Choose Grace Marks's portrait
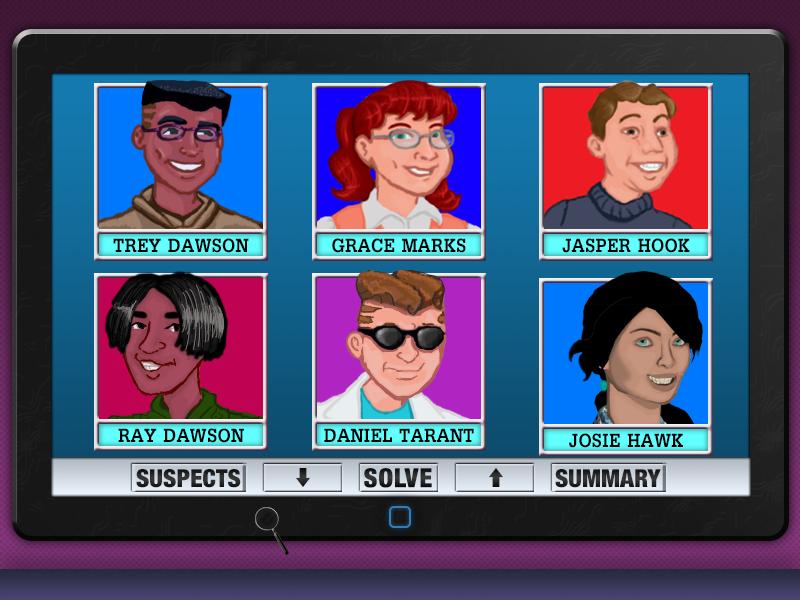Screen dimensions: 800x600 pyautogui.click(x=398, y=157)
